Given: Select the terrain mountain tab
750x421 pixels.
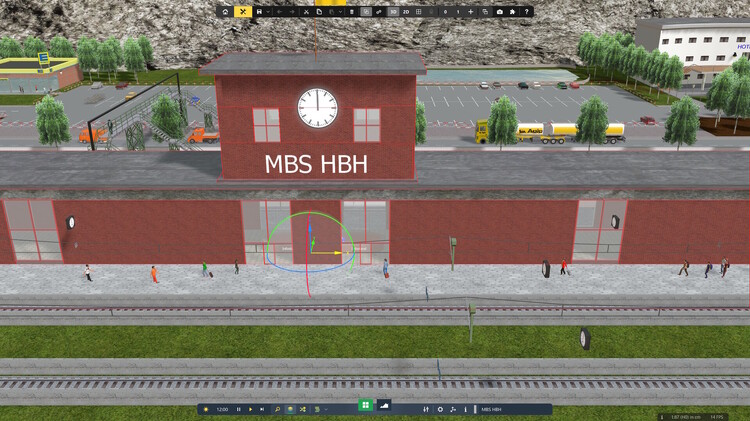Looking at the screenshot, I should [x=386, y=405].
